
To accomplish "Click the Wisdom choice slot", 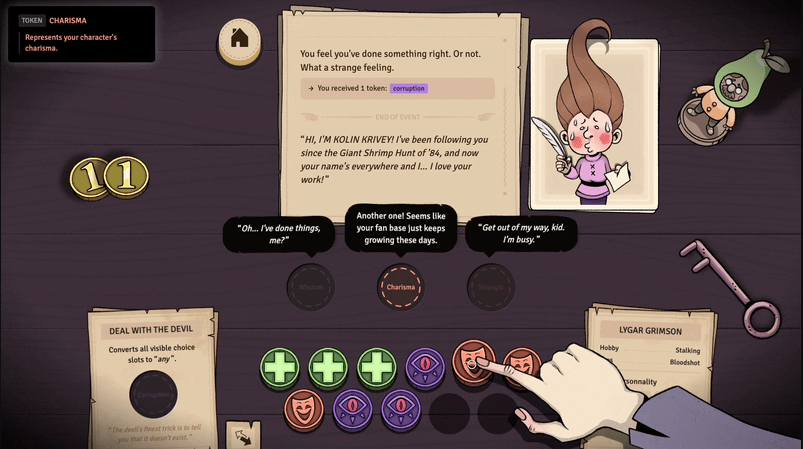I will pos(309,287).
